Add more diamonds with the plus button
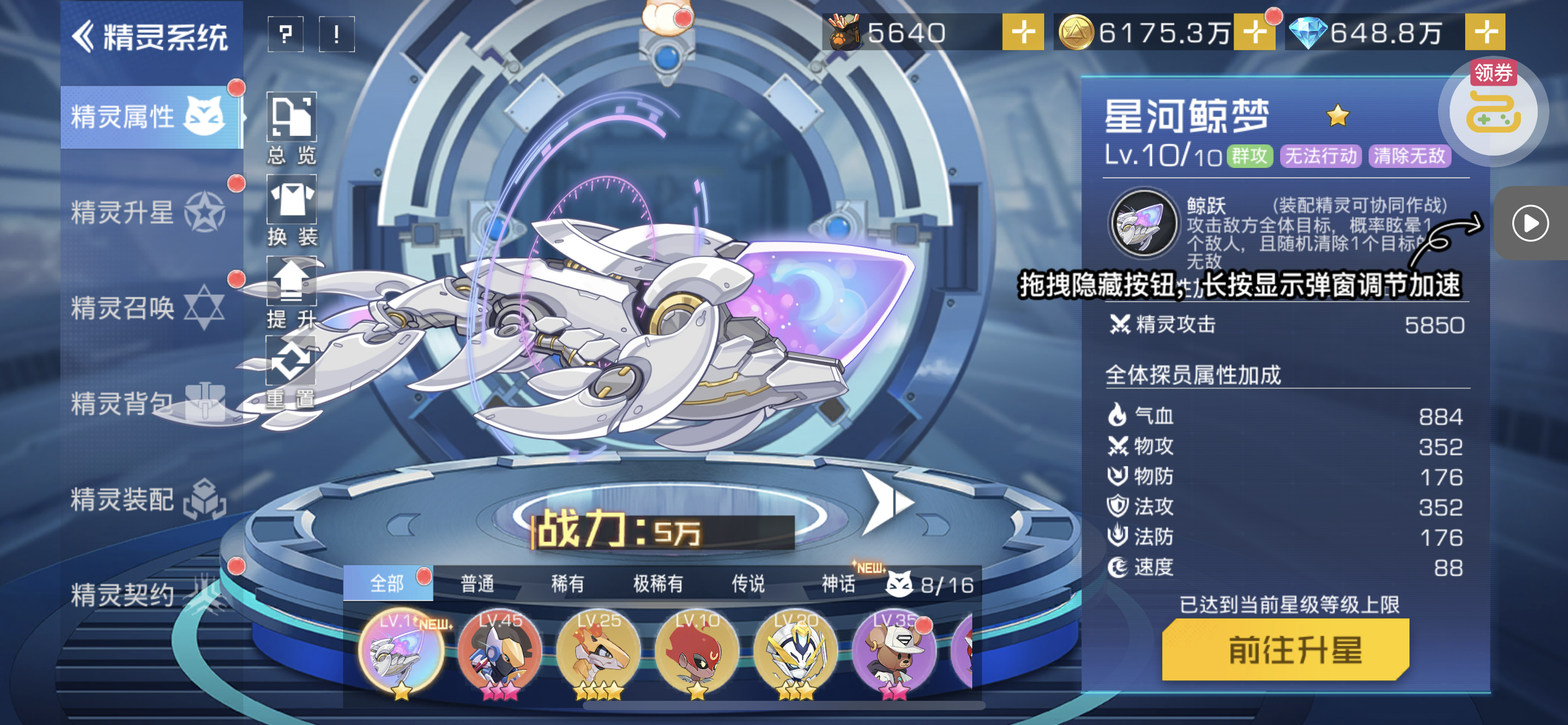1568x725 pixels. (1485, 32)
